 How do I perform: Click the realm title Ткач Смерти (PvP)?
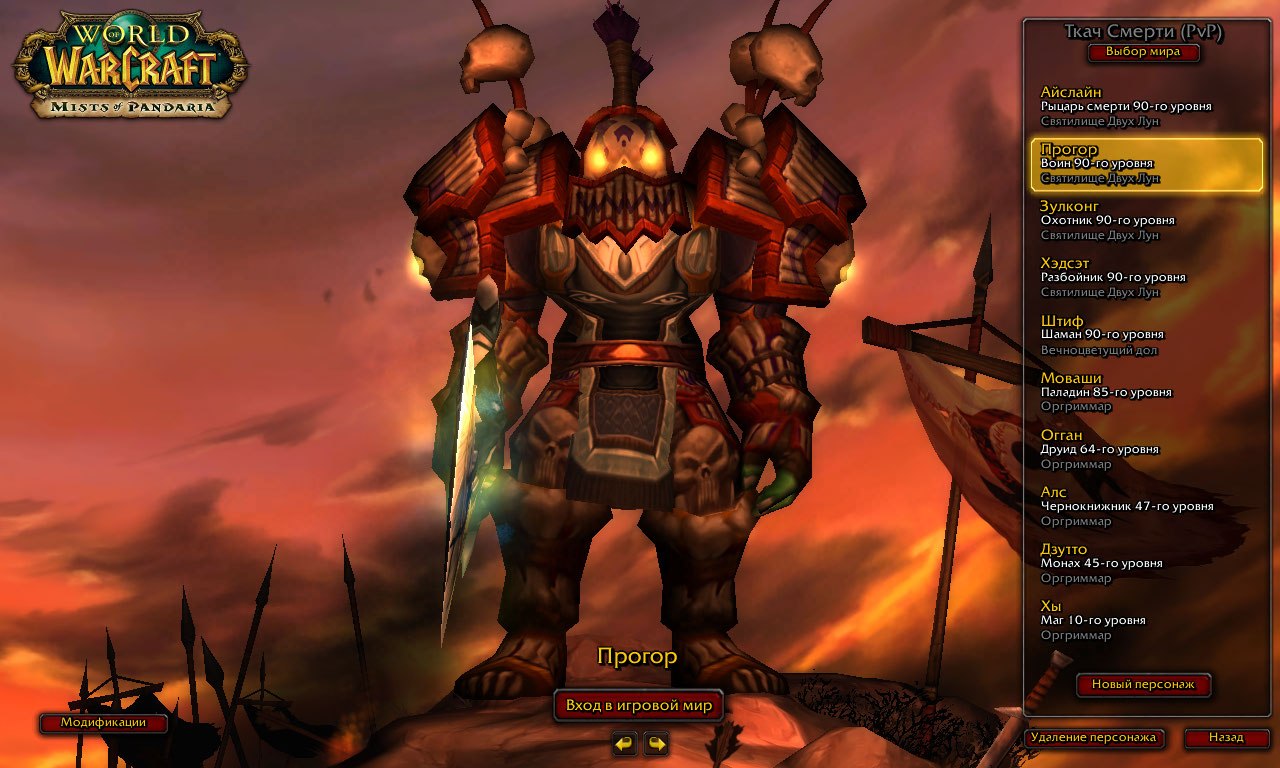(1144, 31)
